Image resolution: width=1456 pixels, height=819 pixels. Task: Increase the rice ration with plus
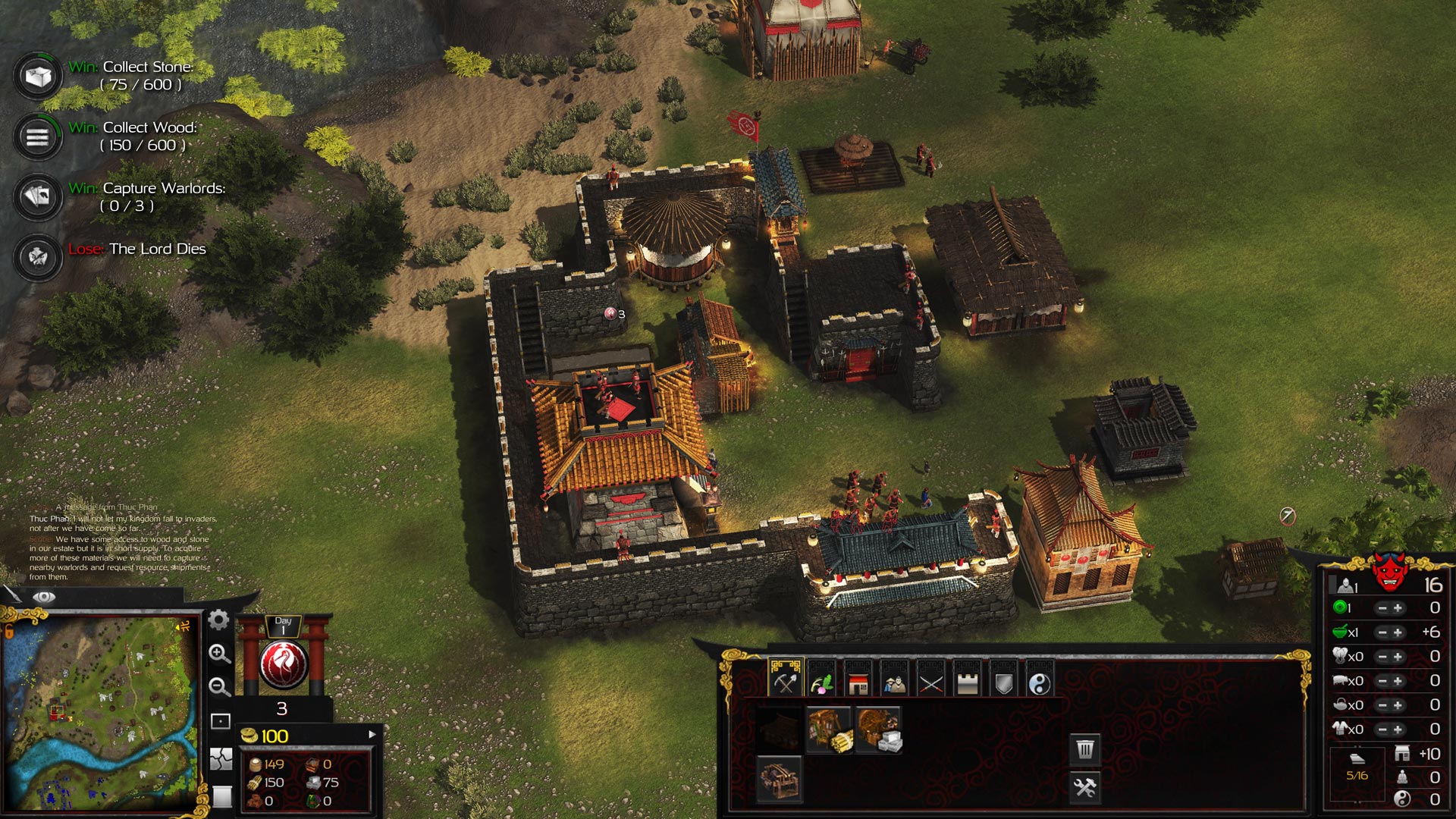[x=1398, y=632]
